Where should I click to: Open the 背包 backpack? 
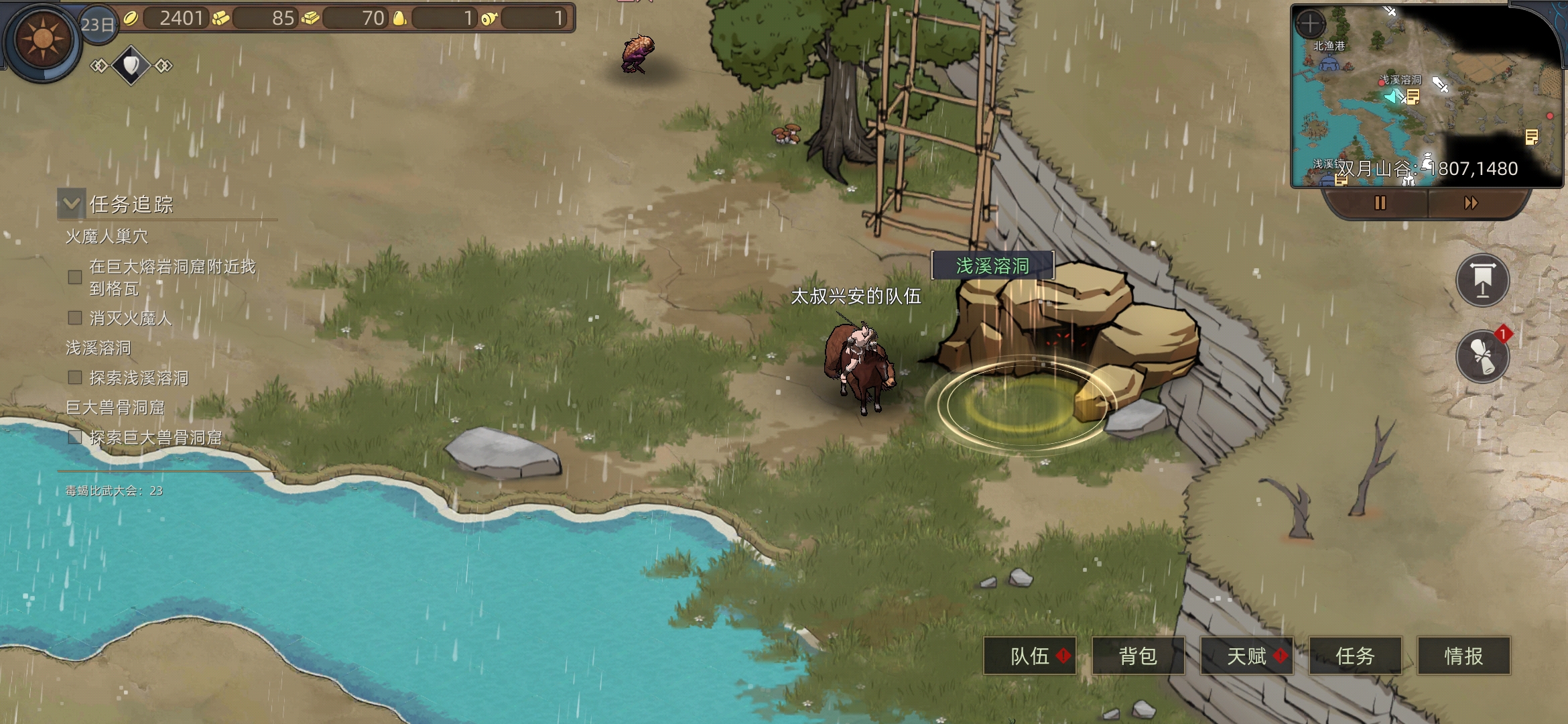pos(1138,656)
